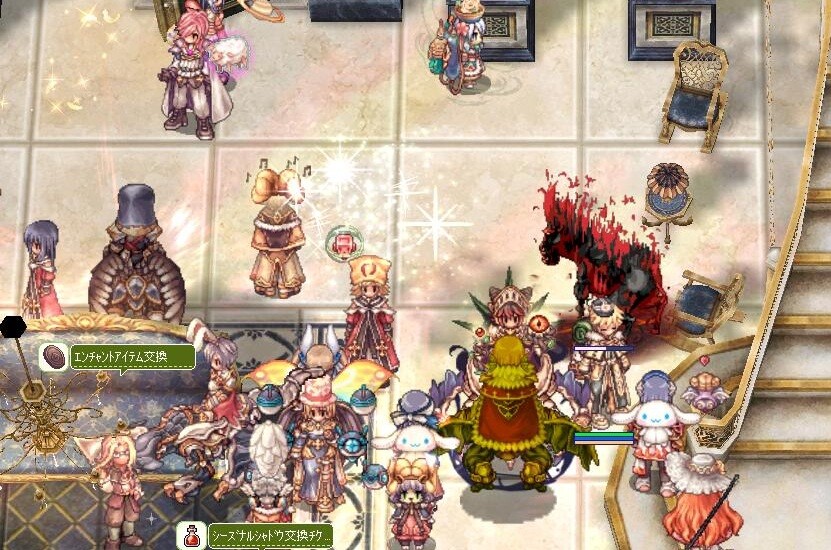This screenshot has width=831, height=550.
Task: Open the エンチャントアイテム交換 shop sign
Action: (132, 356)
